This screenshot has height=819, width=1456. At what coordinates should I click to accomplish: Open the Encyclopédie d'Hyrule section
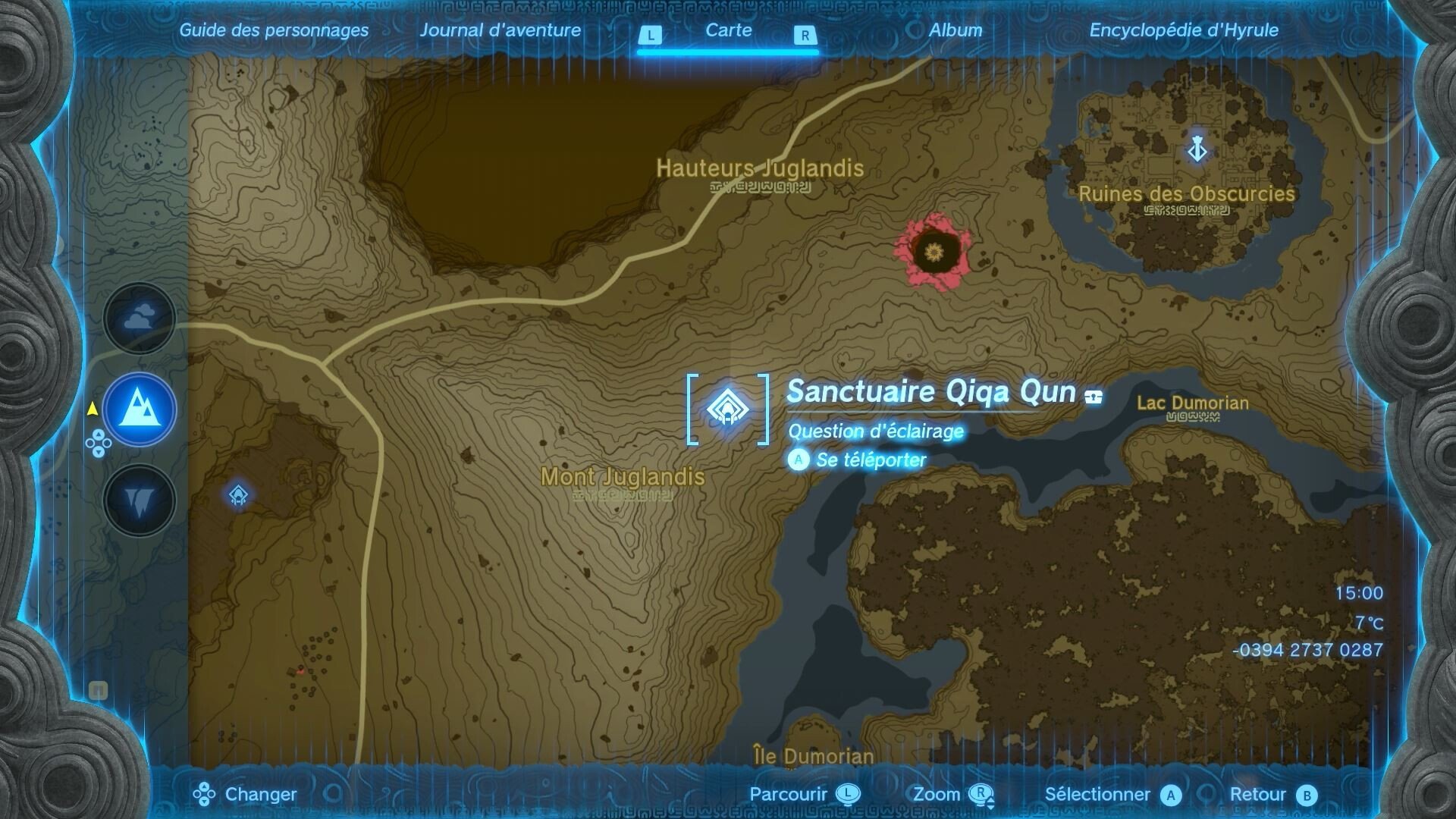click(x=1183, y=30)
